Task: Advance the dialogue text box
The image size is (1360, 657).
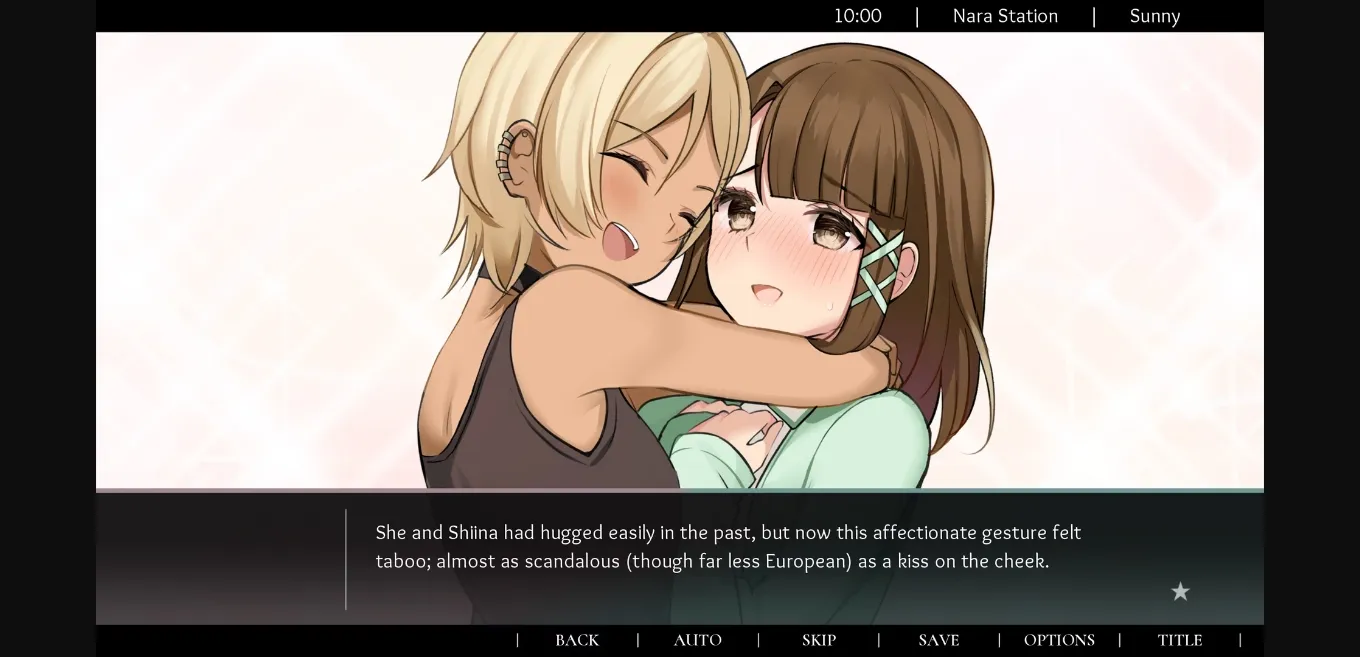Action: coord(727,558)
